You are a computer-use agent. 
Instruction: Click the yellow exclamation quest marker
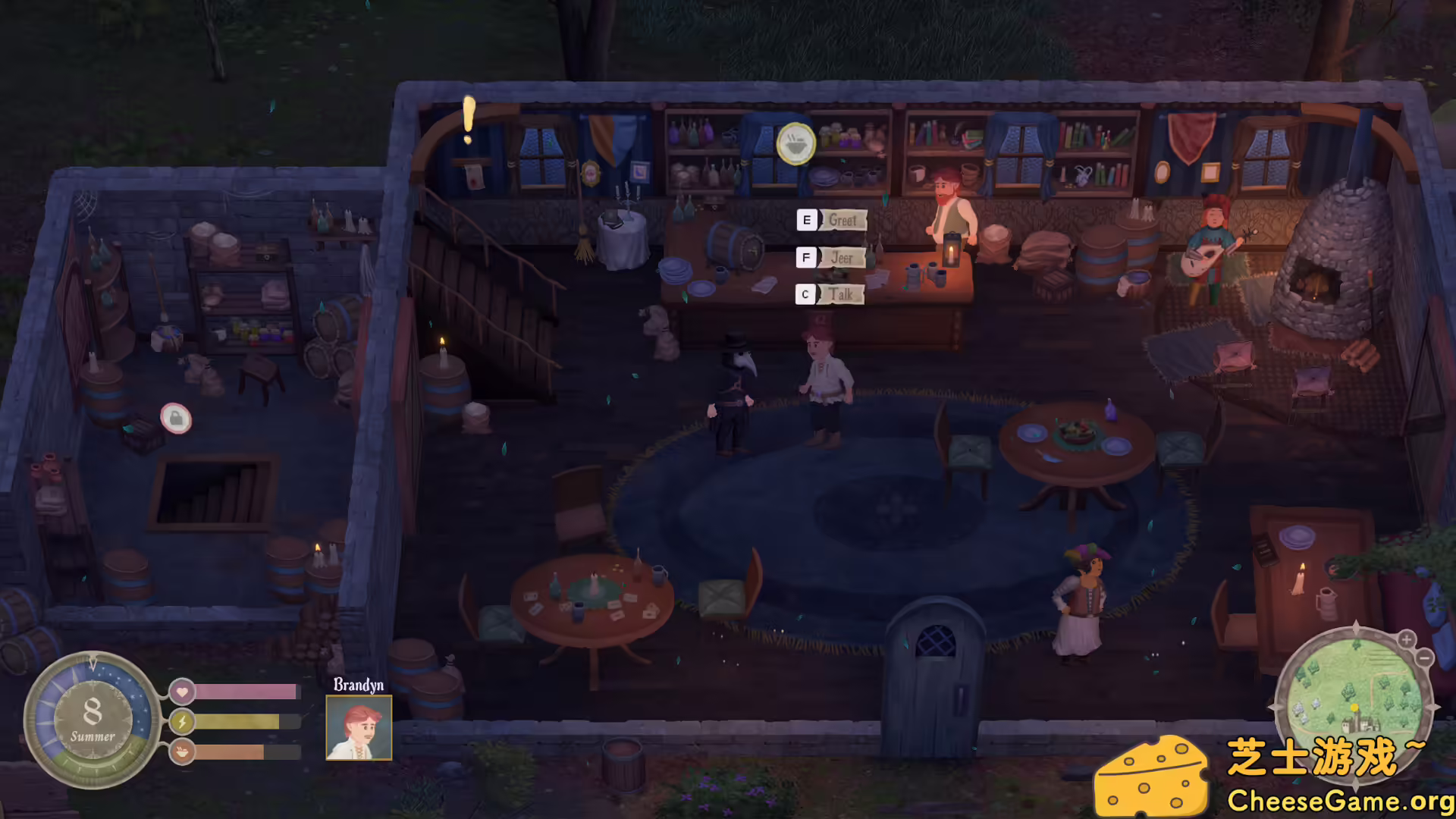coord(469,120)
